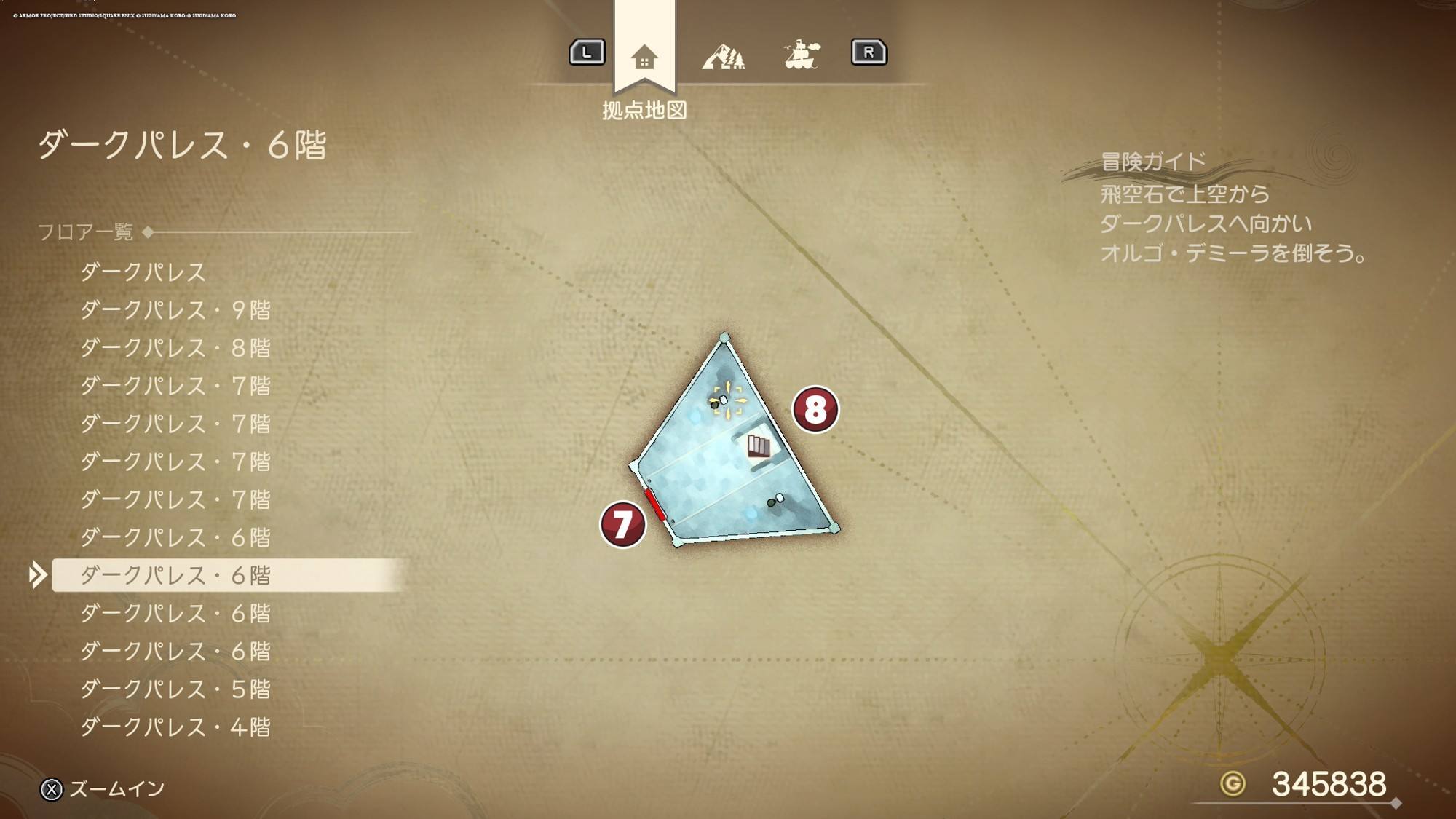This screenshot has height=819, width=1456.
Task: Choose the ダークパレス entry with no floor number
Action: tap(143, 272)
